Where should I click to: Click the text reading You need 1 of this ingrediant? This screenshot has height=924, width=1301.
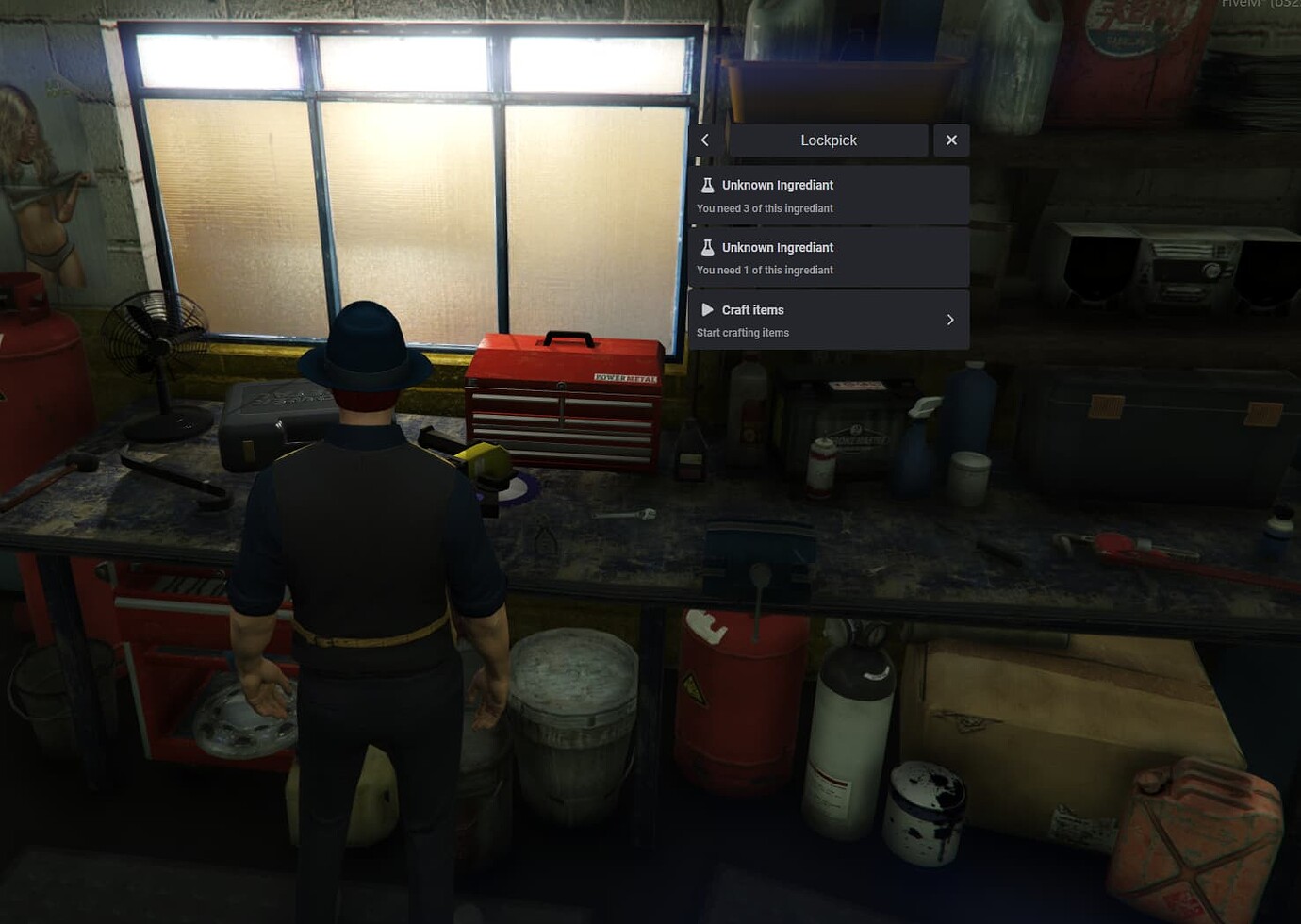click(x=764, y=270)
